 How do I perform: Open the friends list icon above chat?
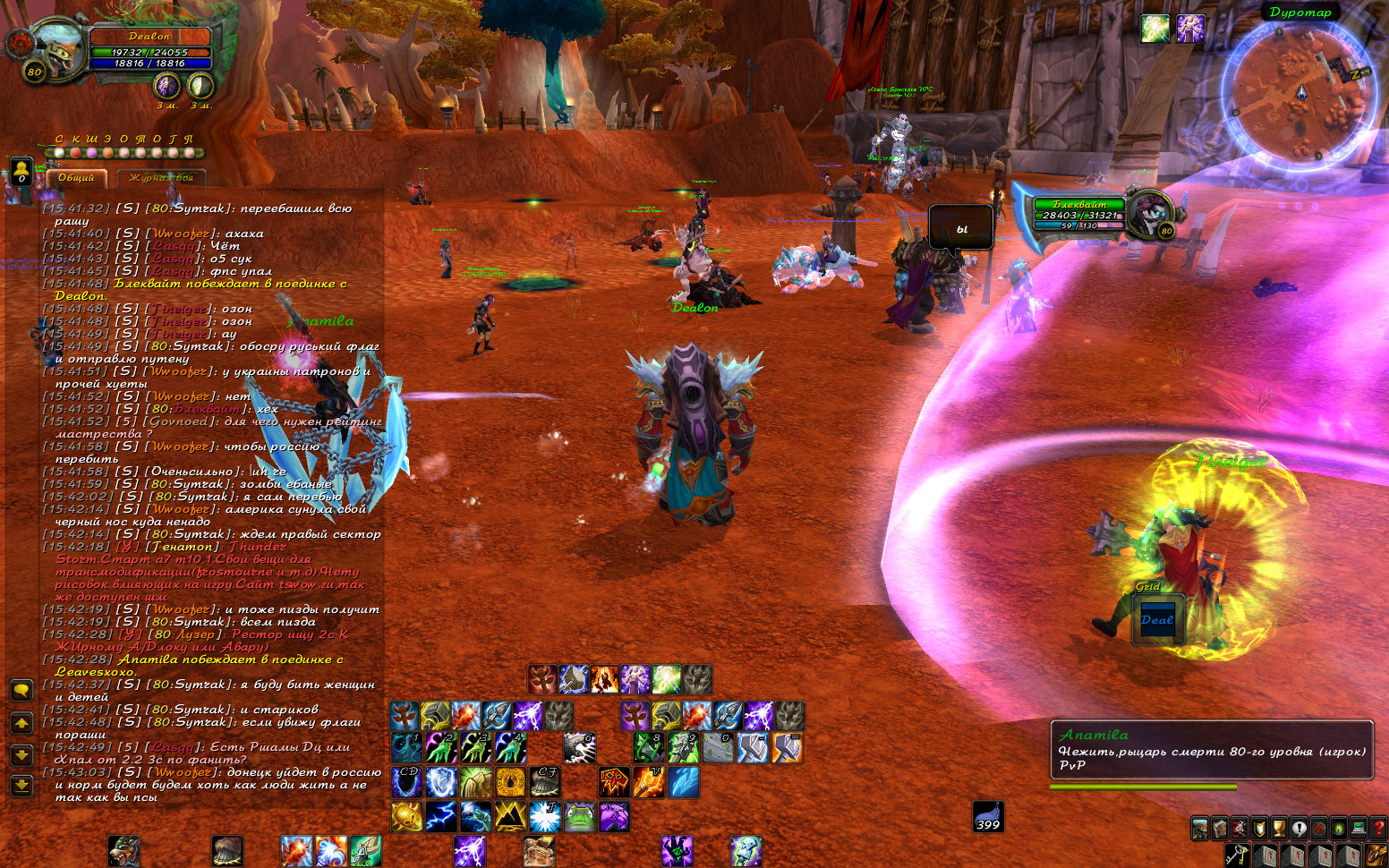coord(20,170)
